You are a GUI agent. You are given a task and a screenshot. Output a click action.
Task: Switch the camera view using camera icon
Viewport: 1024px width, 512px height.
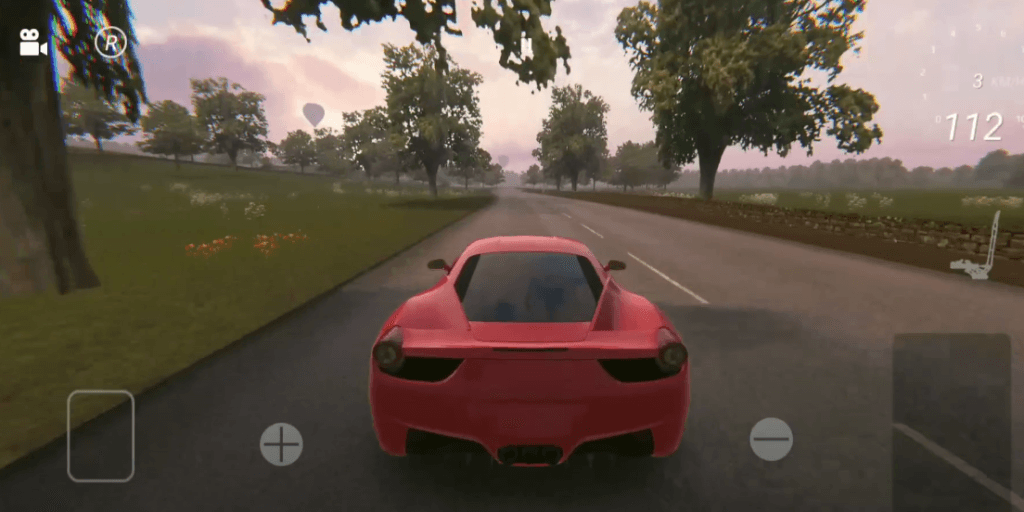[33, 43]
